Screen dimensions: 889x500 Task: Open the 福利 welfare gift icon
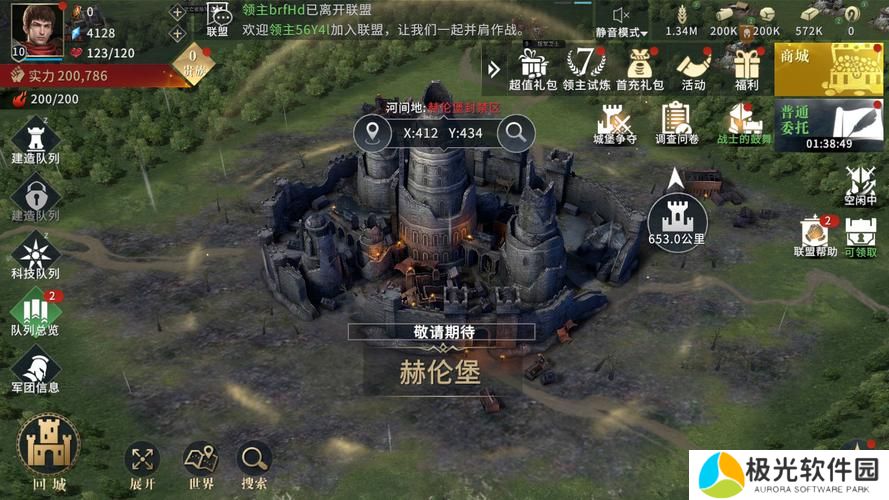point(746,68)
